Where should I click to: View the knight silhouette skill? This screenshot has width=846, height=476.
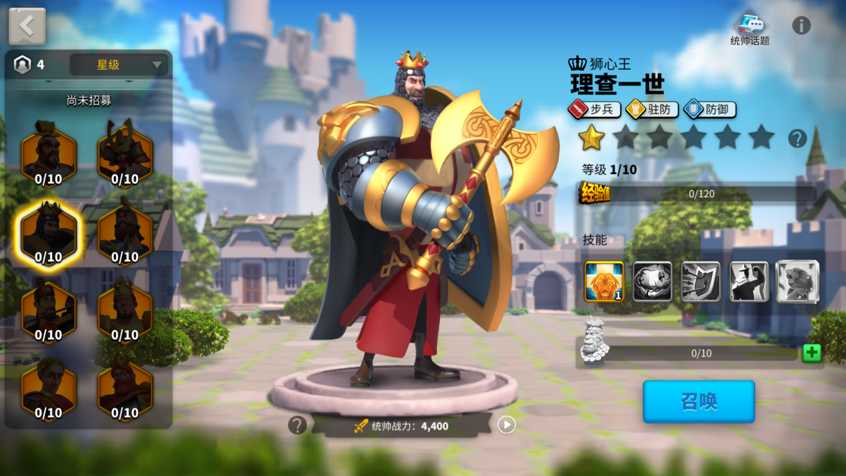coord(748,282)
